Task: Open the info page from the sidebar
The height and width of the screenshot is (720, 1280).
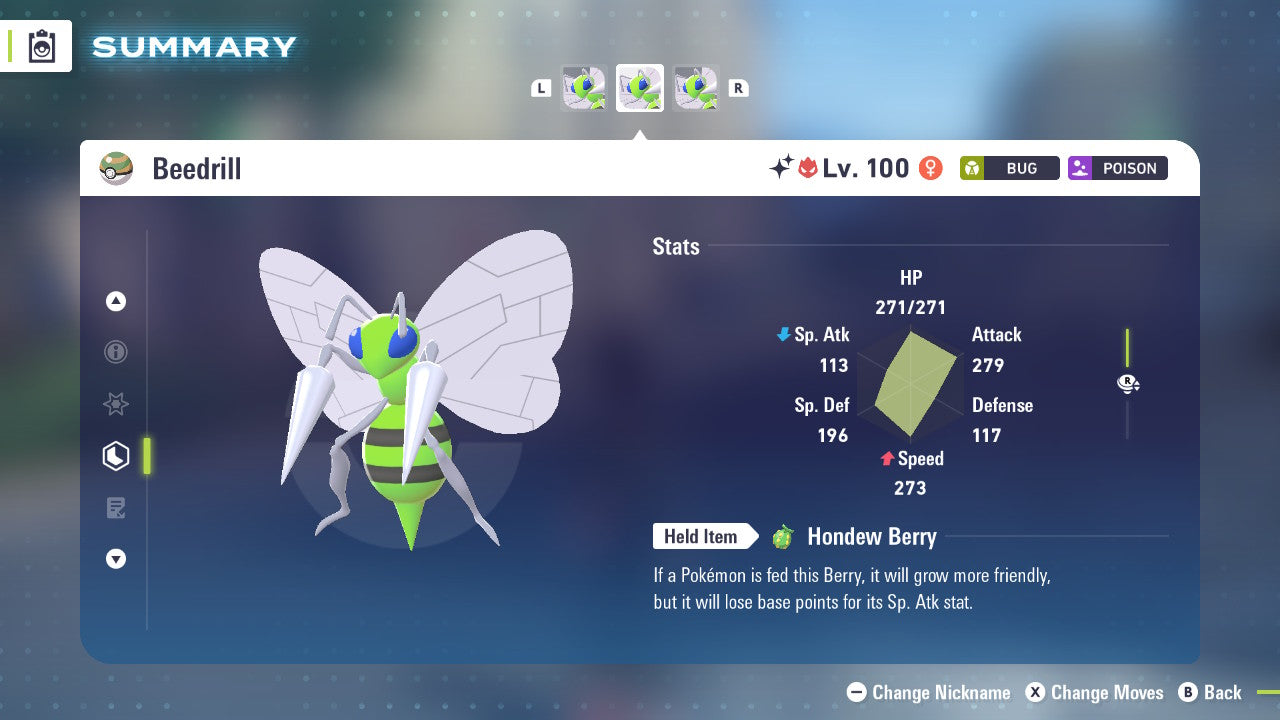Action: click(115, 352)
